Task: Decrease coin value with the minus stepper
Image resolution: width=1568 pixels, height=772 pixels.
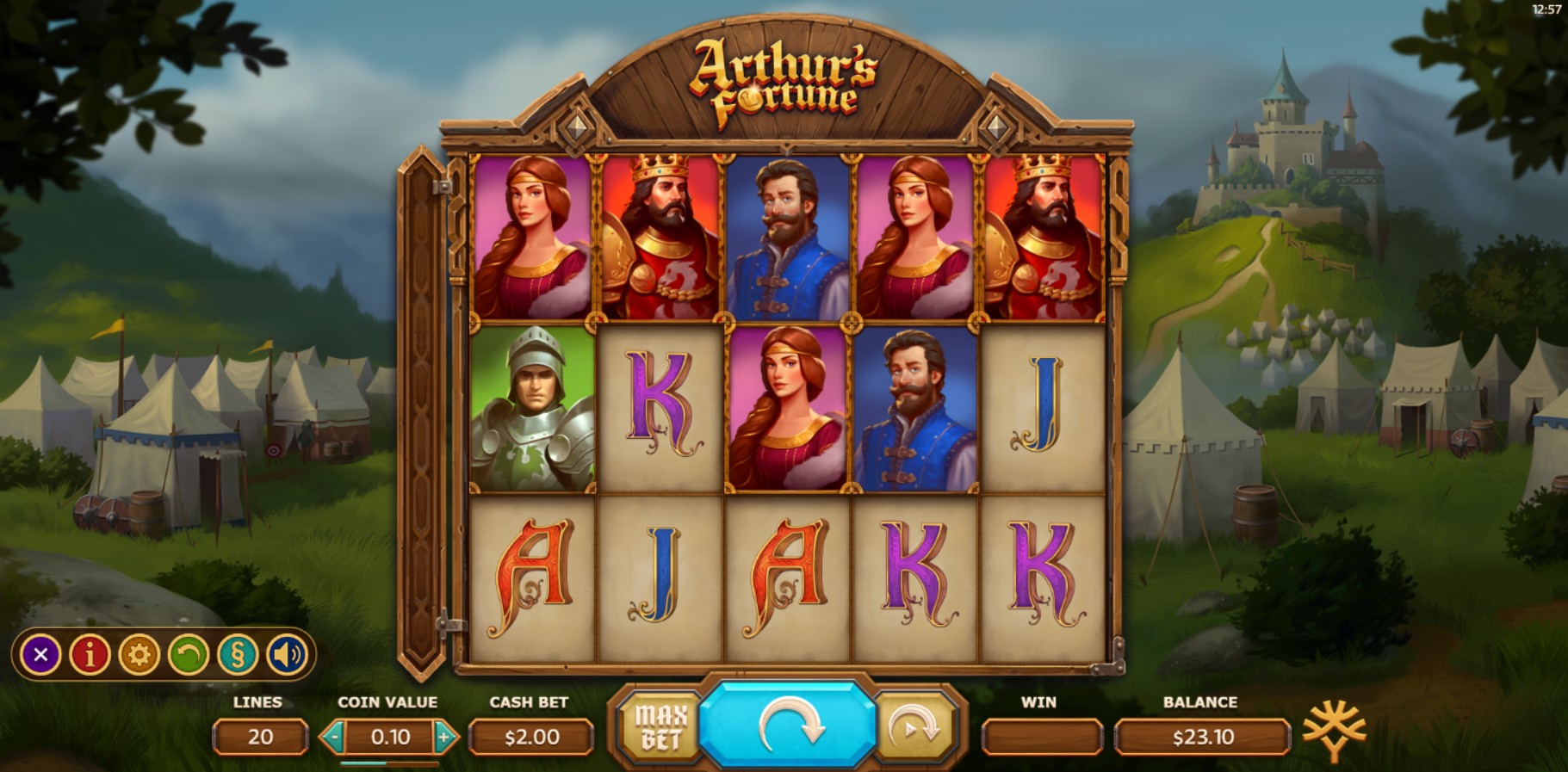Action: pos(336,737)
